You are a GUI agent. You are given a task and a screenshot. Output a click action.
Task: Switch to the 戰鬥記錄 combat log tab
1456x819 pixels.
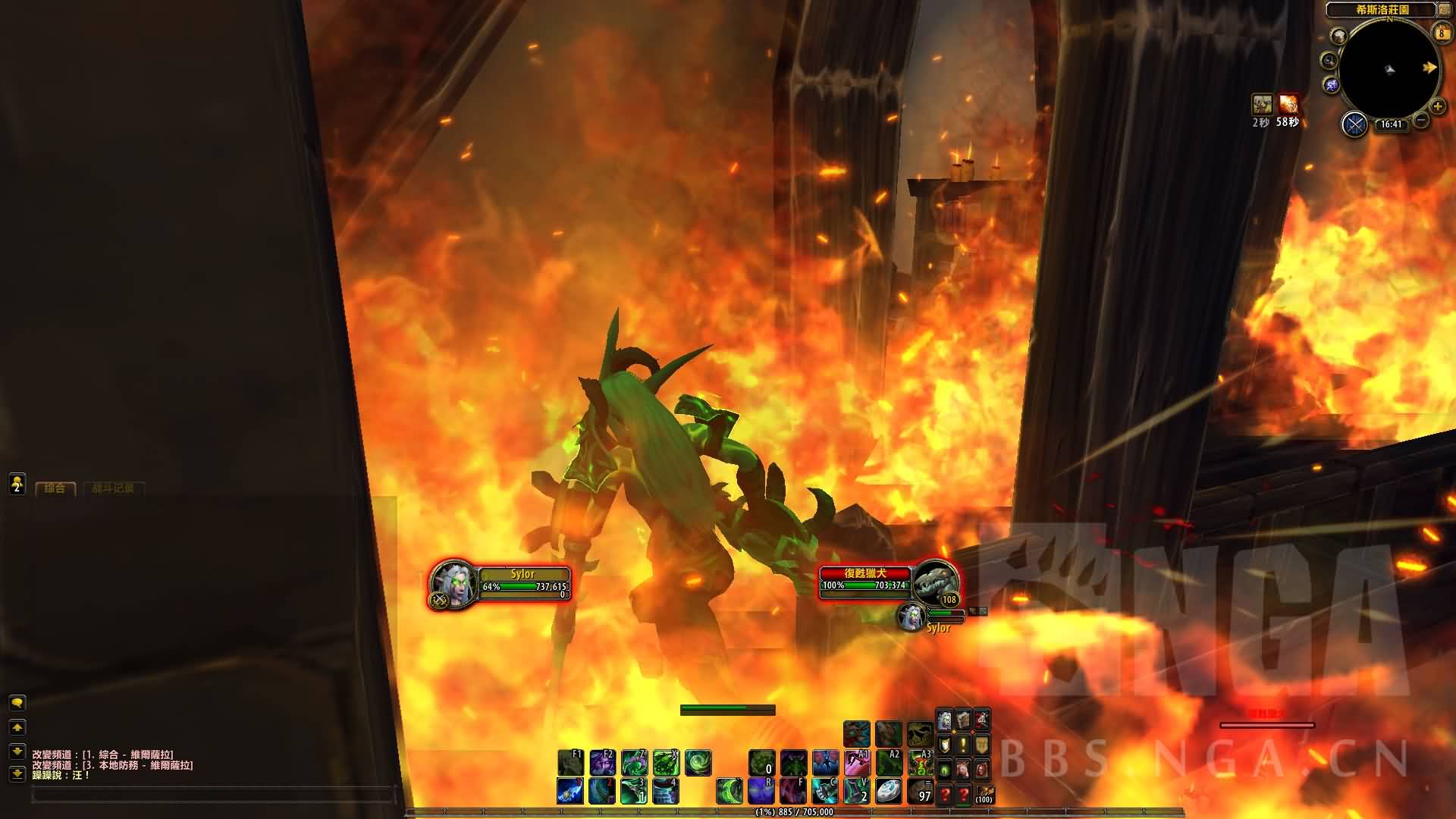point(112,488)
